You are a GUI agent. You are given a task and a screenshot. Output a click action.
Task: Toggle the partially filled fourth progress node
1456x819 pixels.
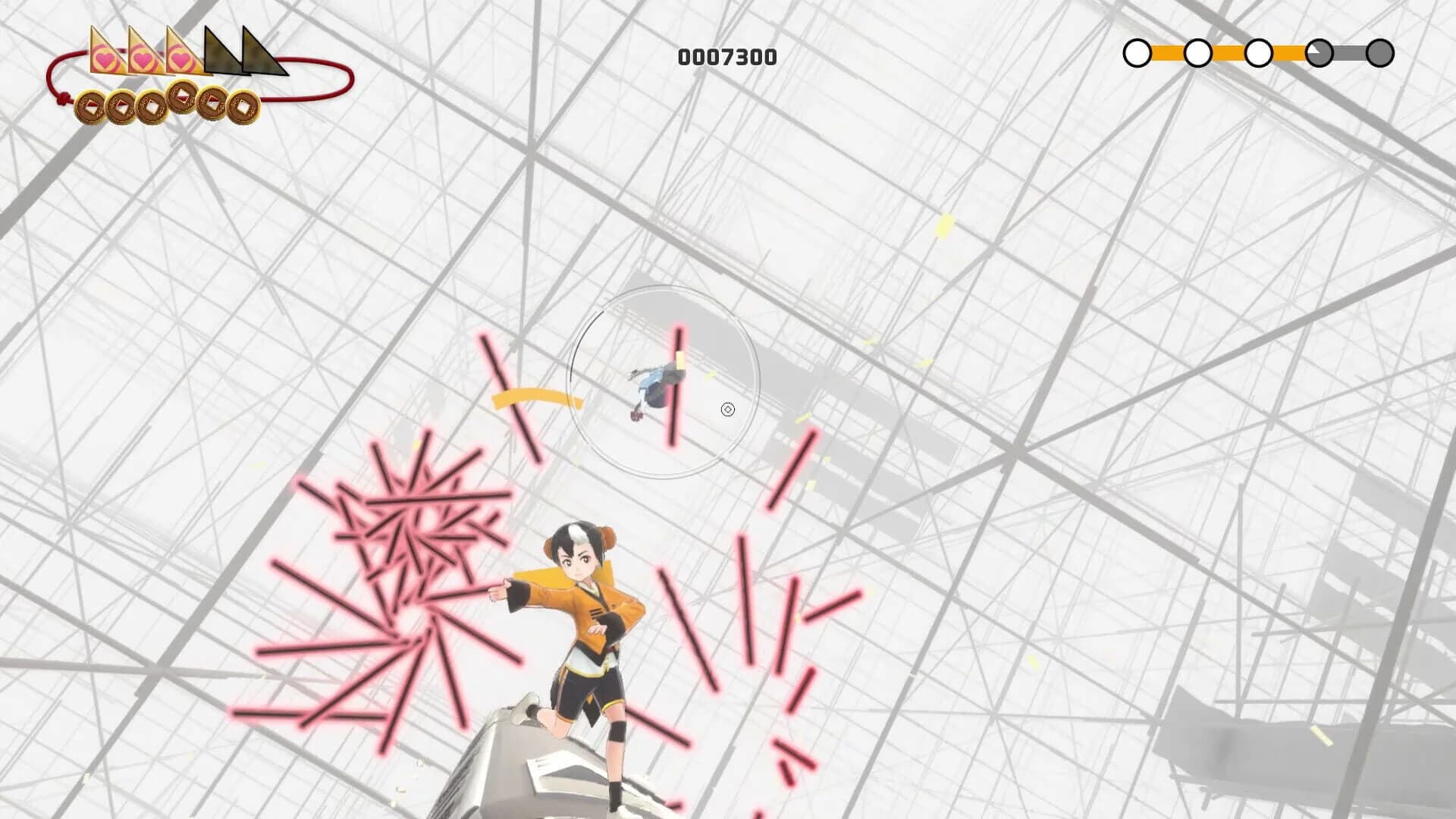point(1319,52)
